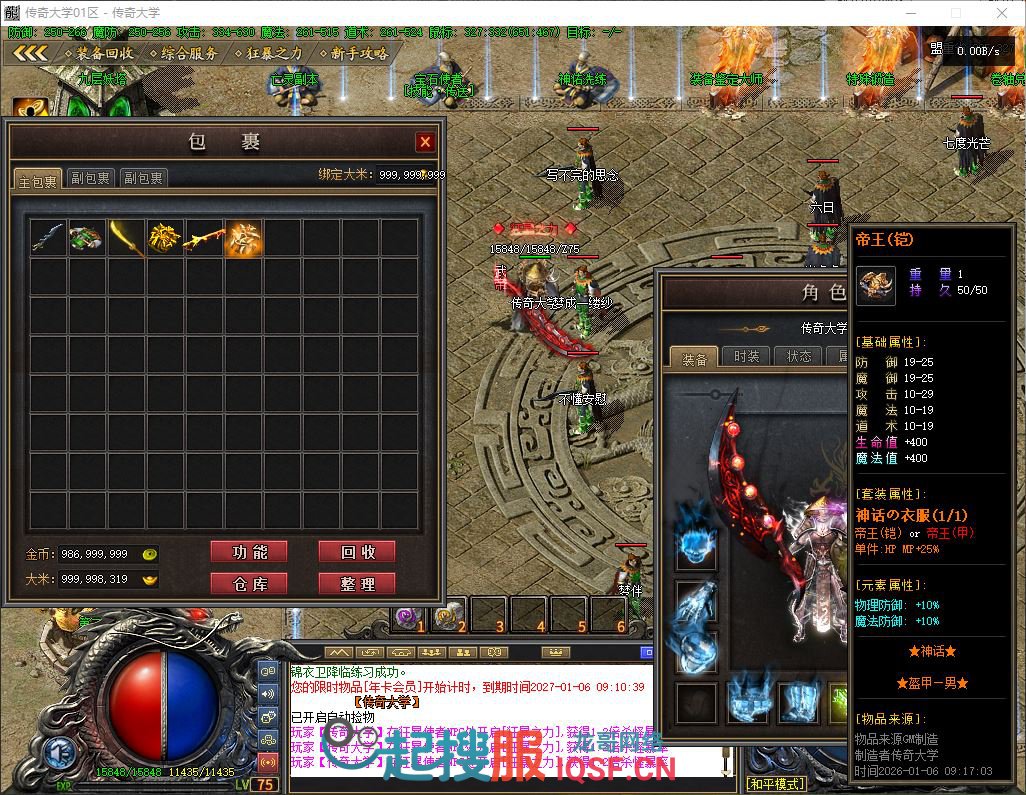This screenshot has height=795, width=1026.
Task: Select the red-gold staff item in the bag
Action: coord(204,238)
